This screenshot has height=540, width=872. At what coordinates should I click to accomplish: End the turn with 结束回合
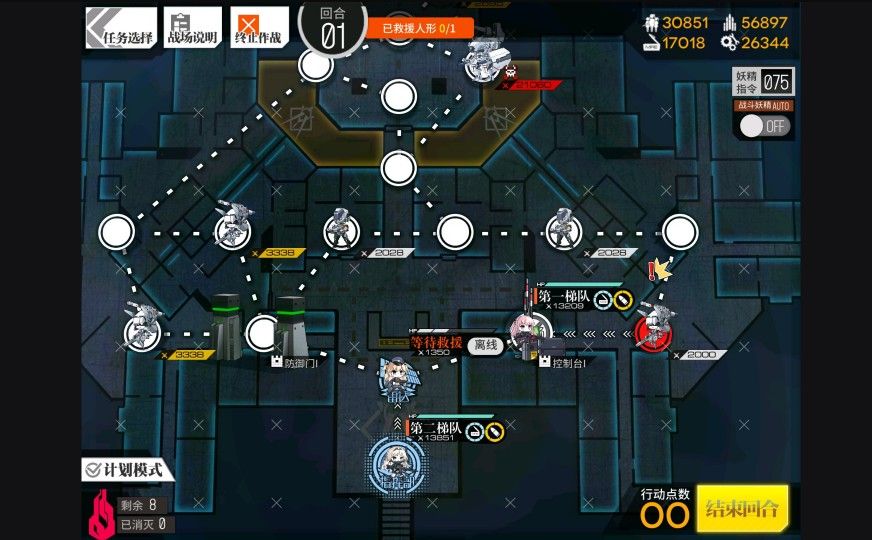[x=742, y=508]
